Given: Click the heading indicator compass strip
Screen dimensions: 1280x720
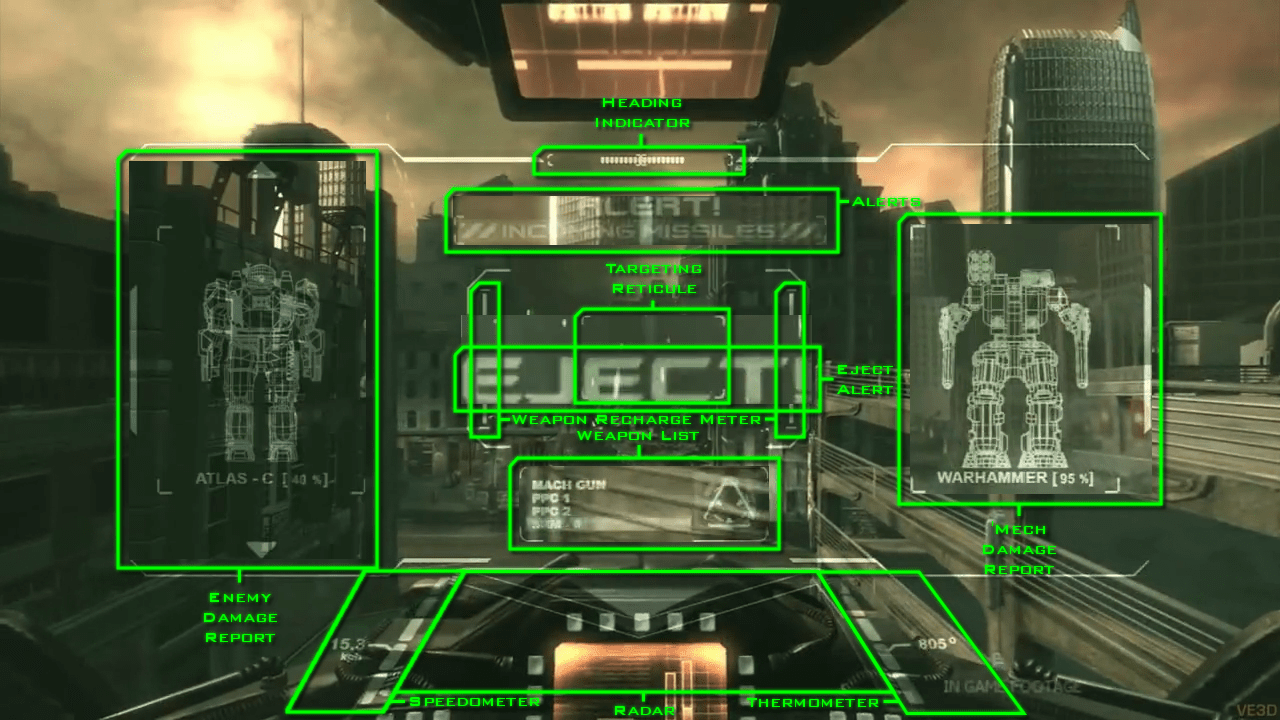Looking at the screenshot, I should (x=640, y=160).
